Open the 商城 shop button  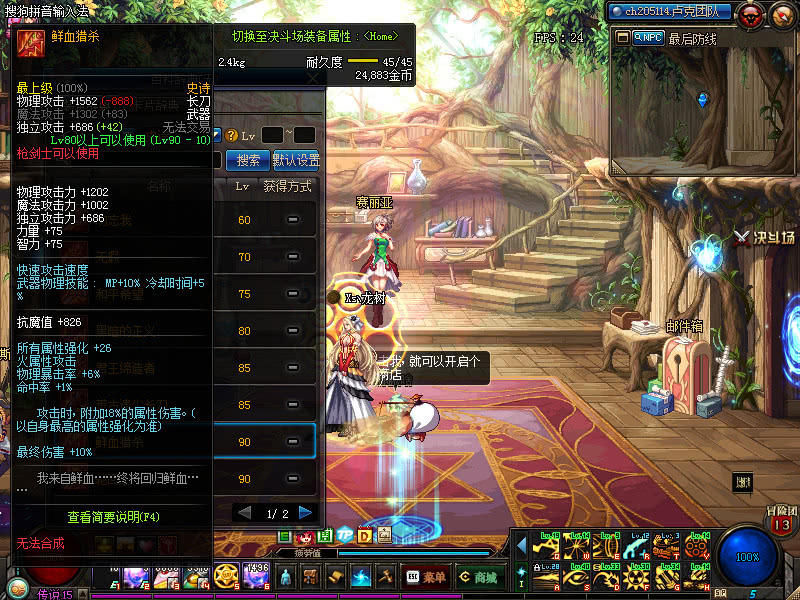click(479, 576)
